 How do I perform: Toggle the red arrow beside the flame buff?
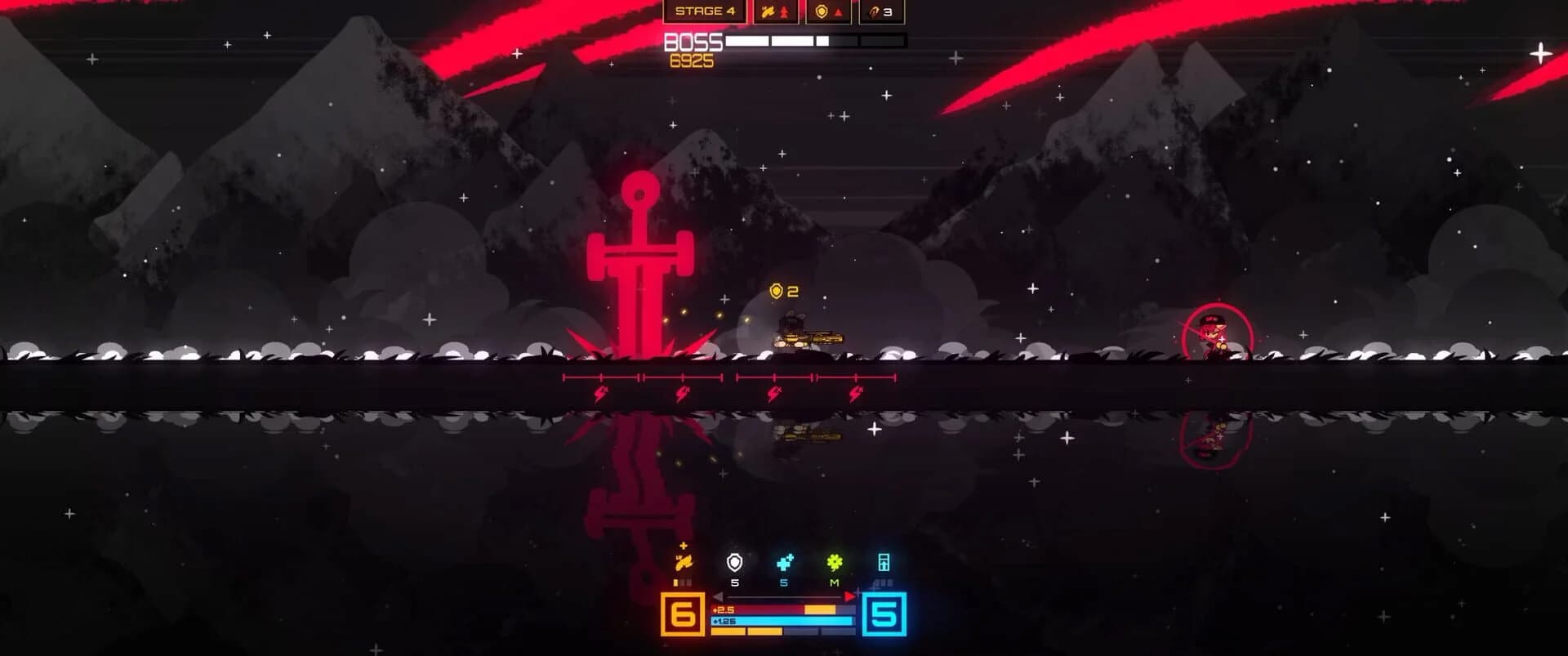click(x=784, y=13)
